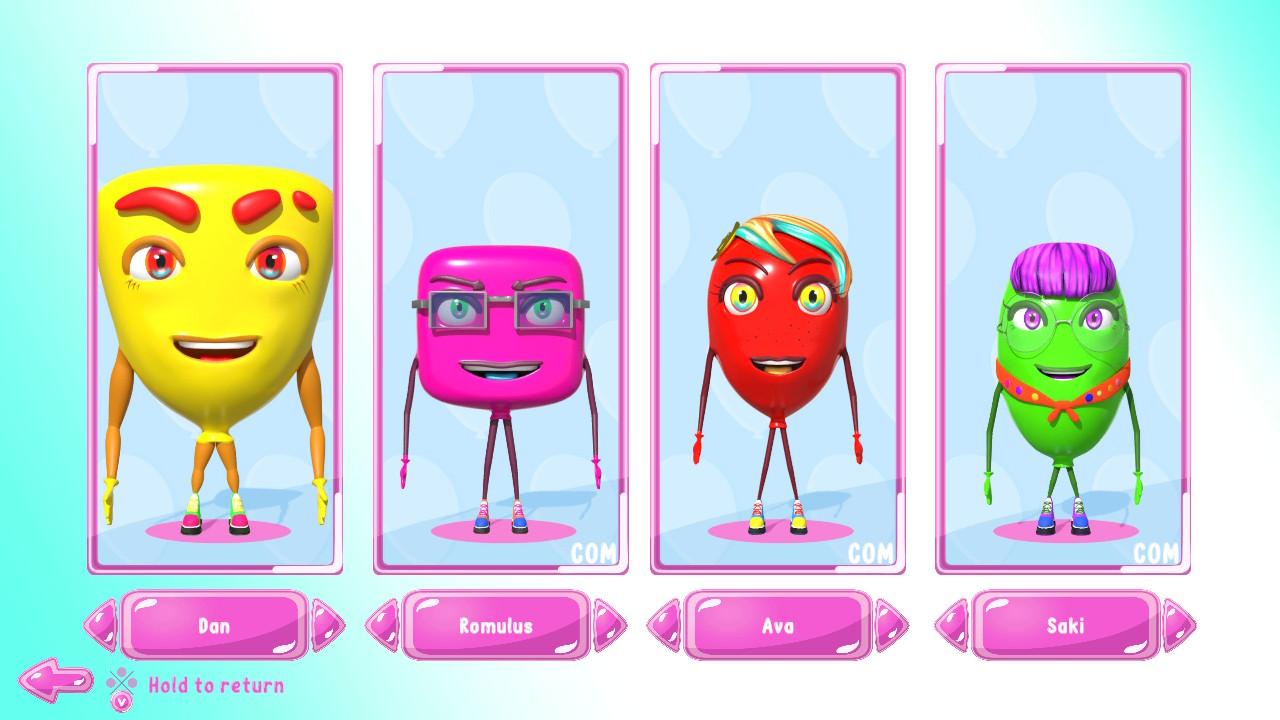1280x720 pixels.
Task: Cycle to previous character left of Dan
Action: click(100, 626)
